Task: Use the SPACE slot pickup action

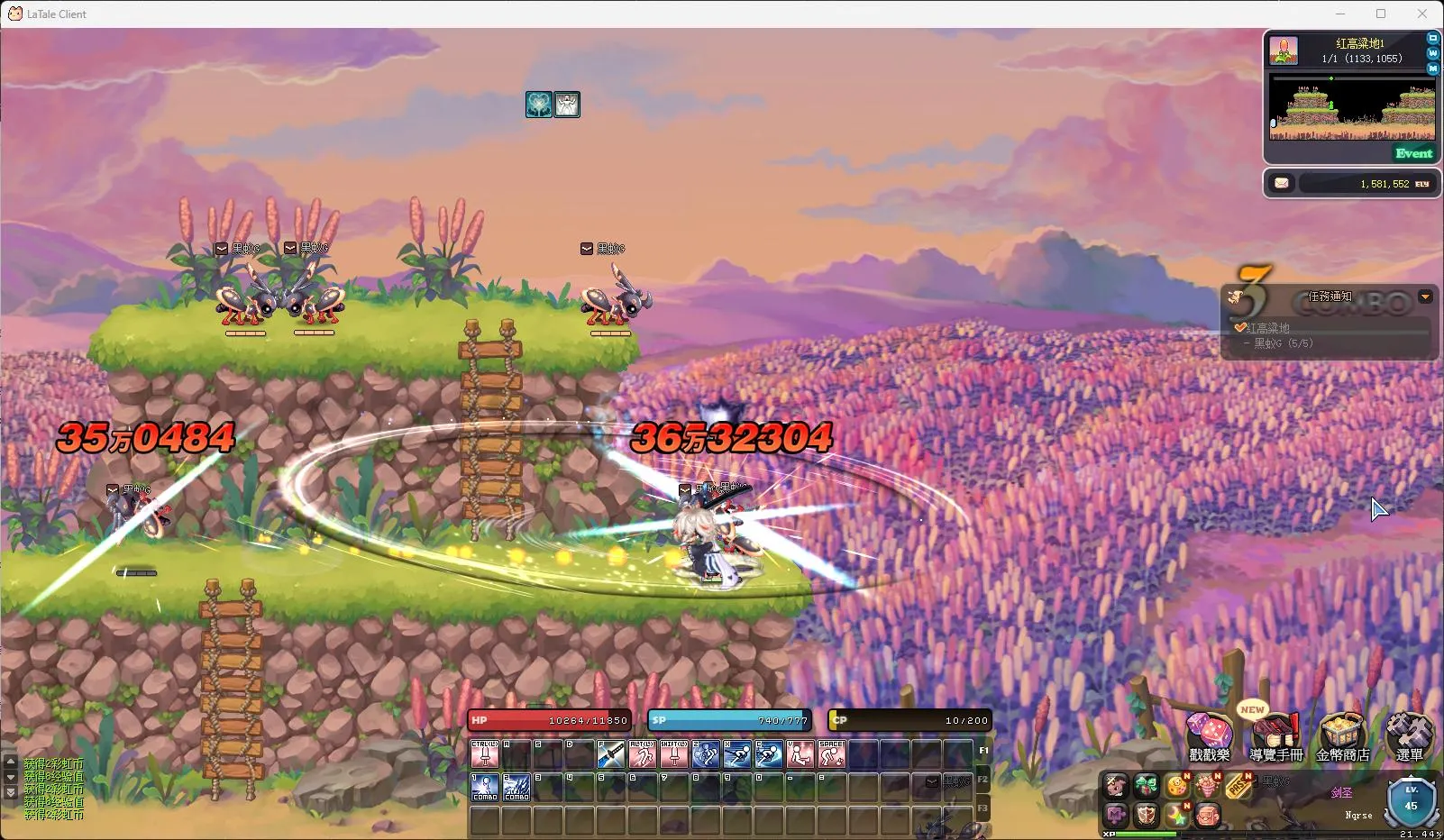Action: click(831, 753)
